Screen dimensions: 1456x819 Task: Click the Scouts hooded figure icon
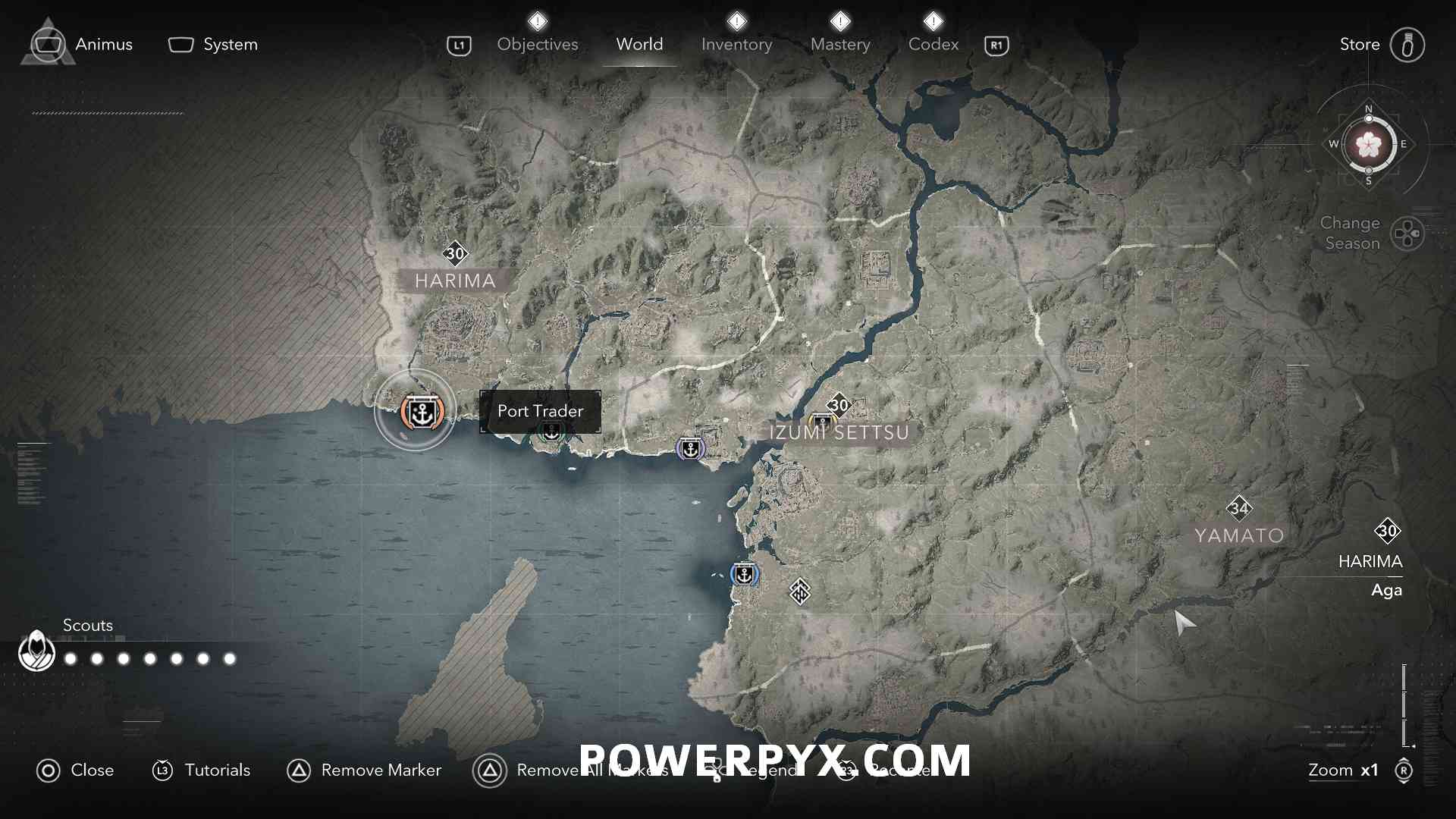coord(36,651)
